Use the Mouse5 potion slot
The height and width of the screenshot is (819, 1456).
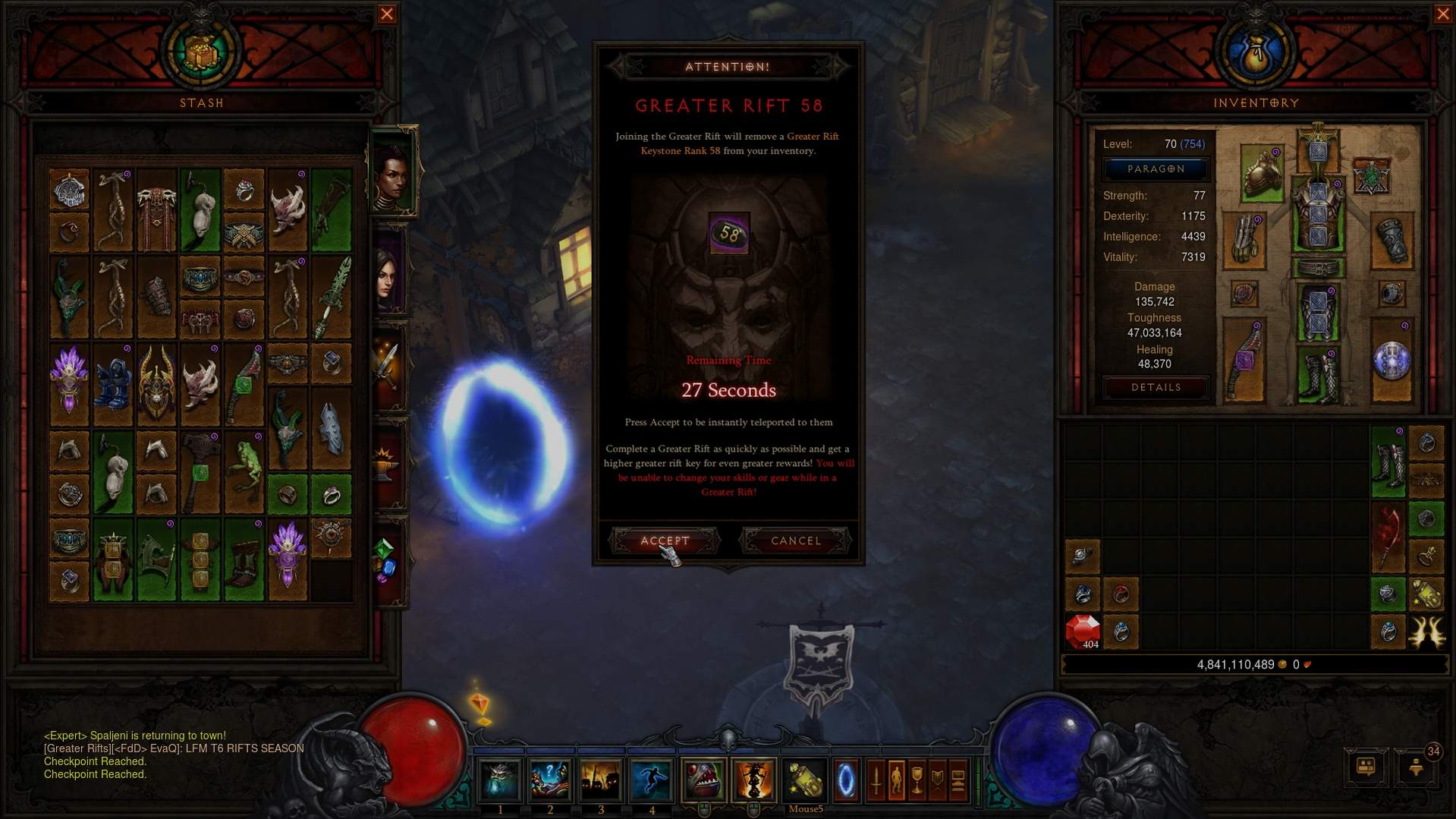coord(805,780)
